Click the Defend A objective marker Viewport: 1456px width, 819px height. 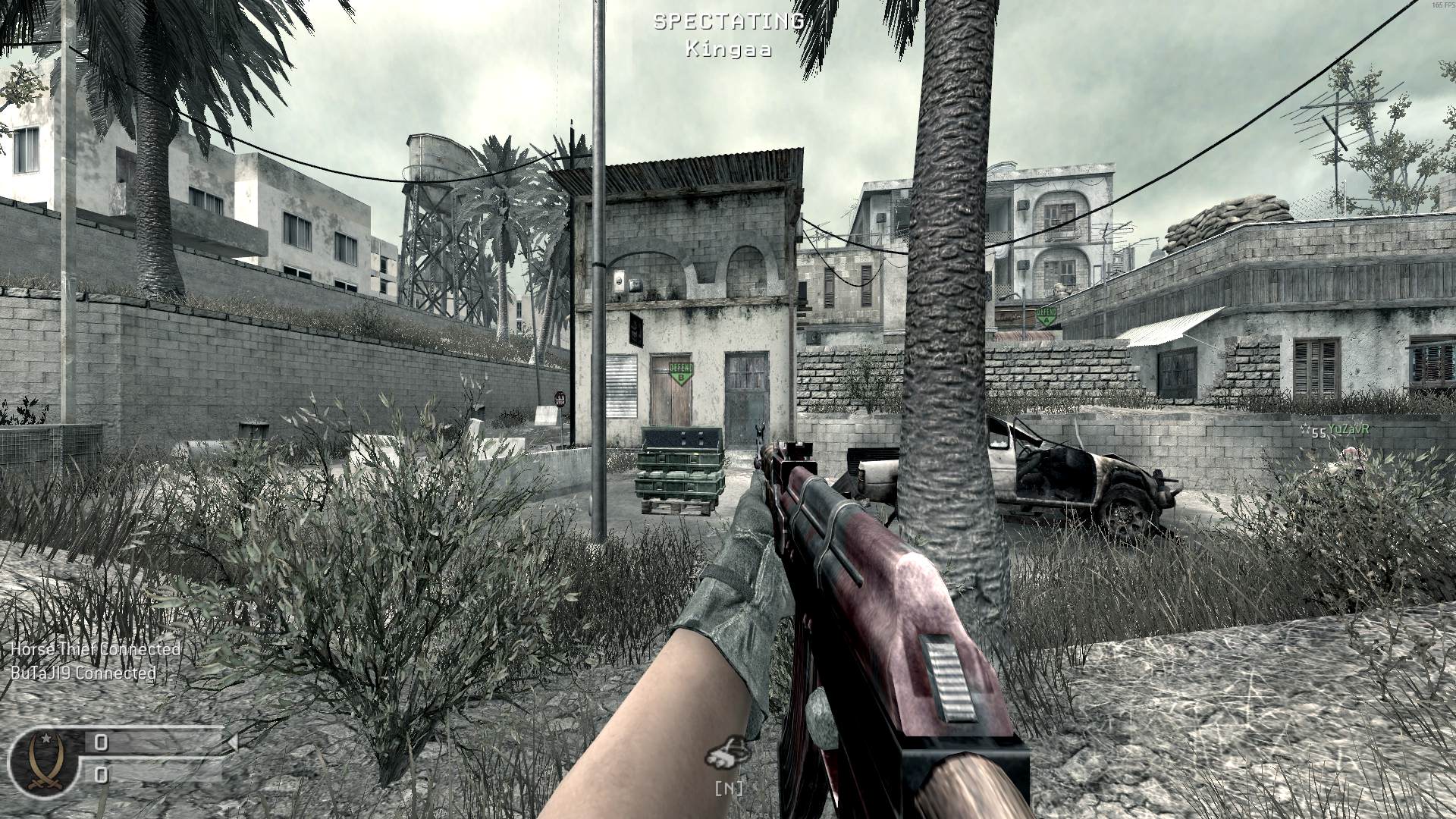[1046, 316]
